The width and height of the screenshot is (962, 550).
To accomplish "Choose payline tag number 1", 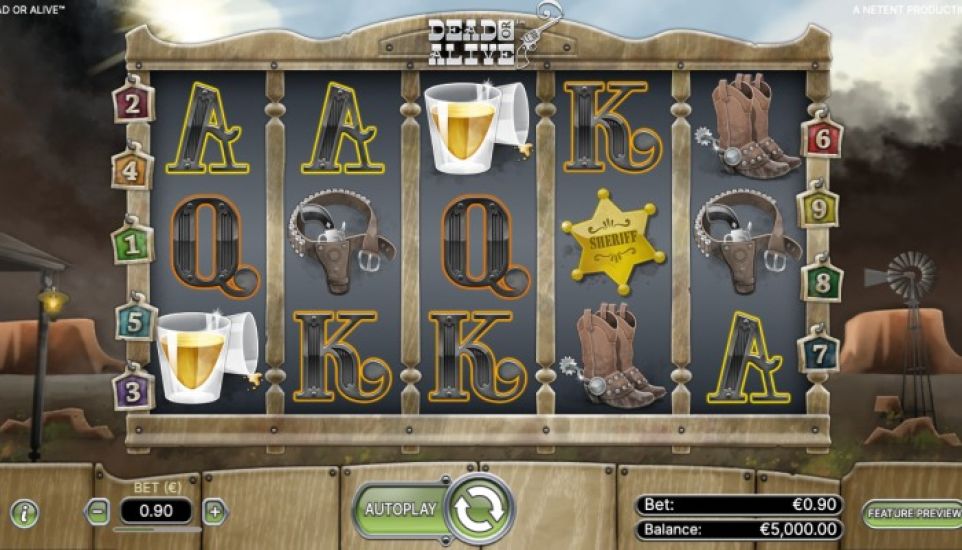I will [x=132, y=243].
